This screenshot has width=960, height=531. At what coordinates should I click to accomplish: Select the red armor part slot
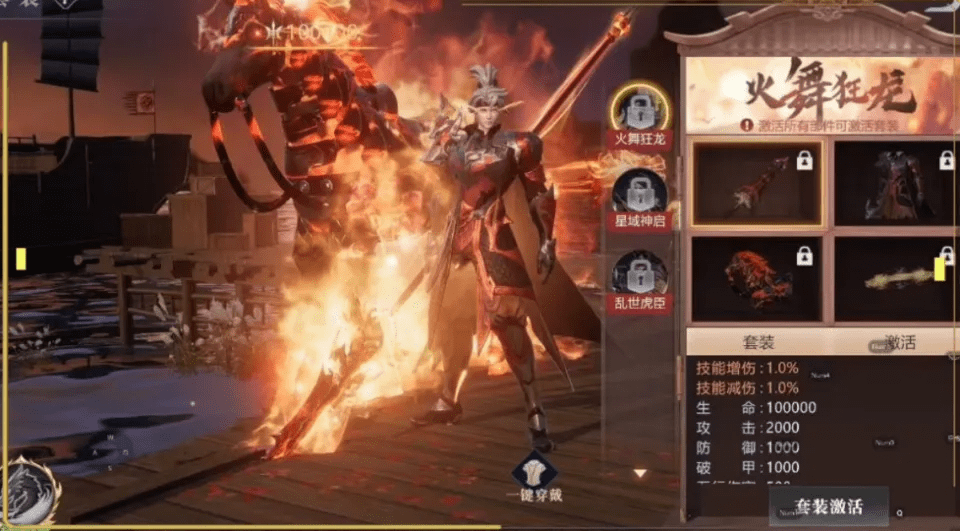pos(897,183)
